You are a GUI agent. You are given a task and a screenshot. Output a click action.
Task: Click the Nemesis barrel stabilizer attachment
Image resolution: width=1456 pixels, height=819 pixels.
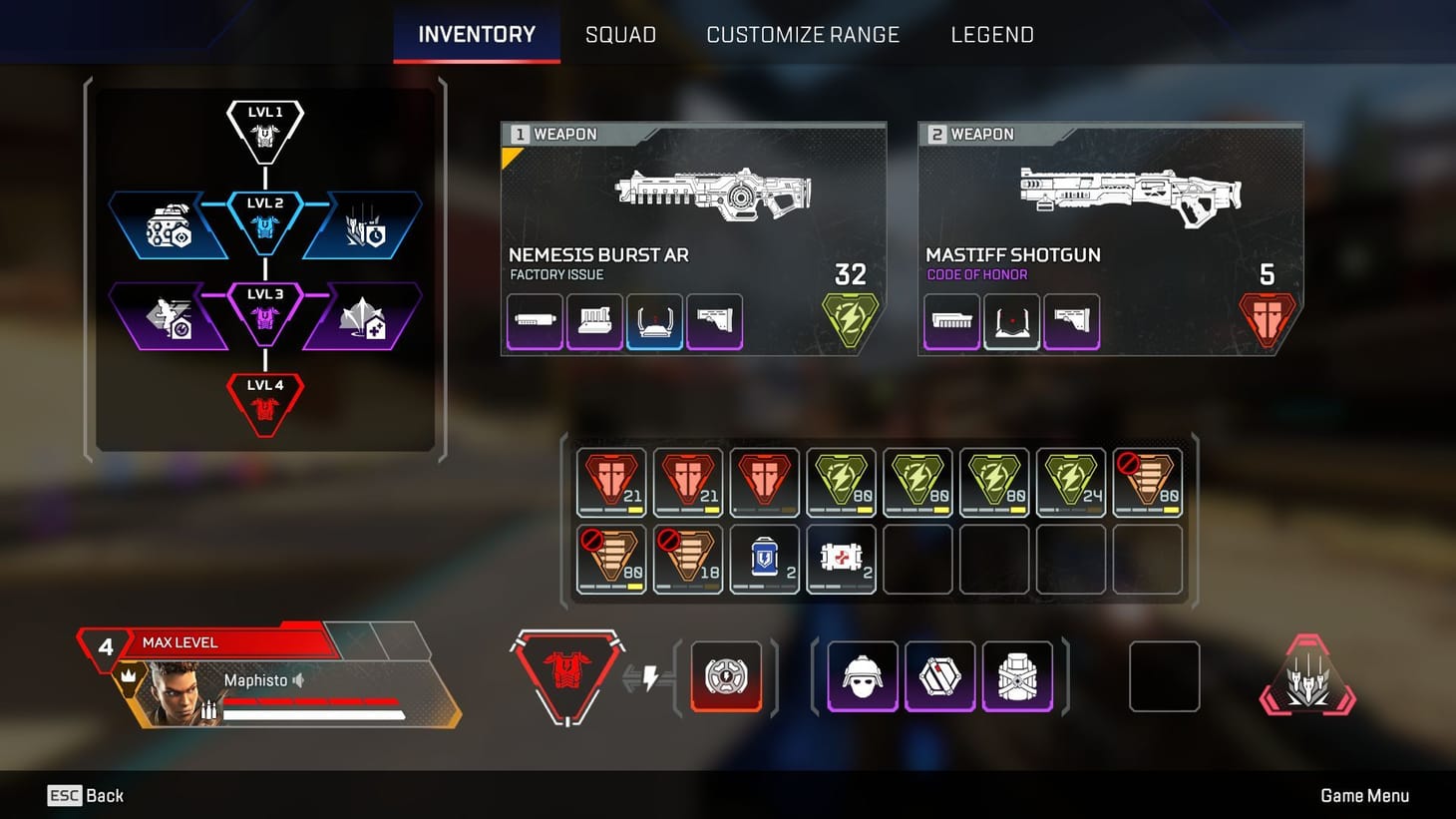point(534,321)
